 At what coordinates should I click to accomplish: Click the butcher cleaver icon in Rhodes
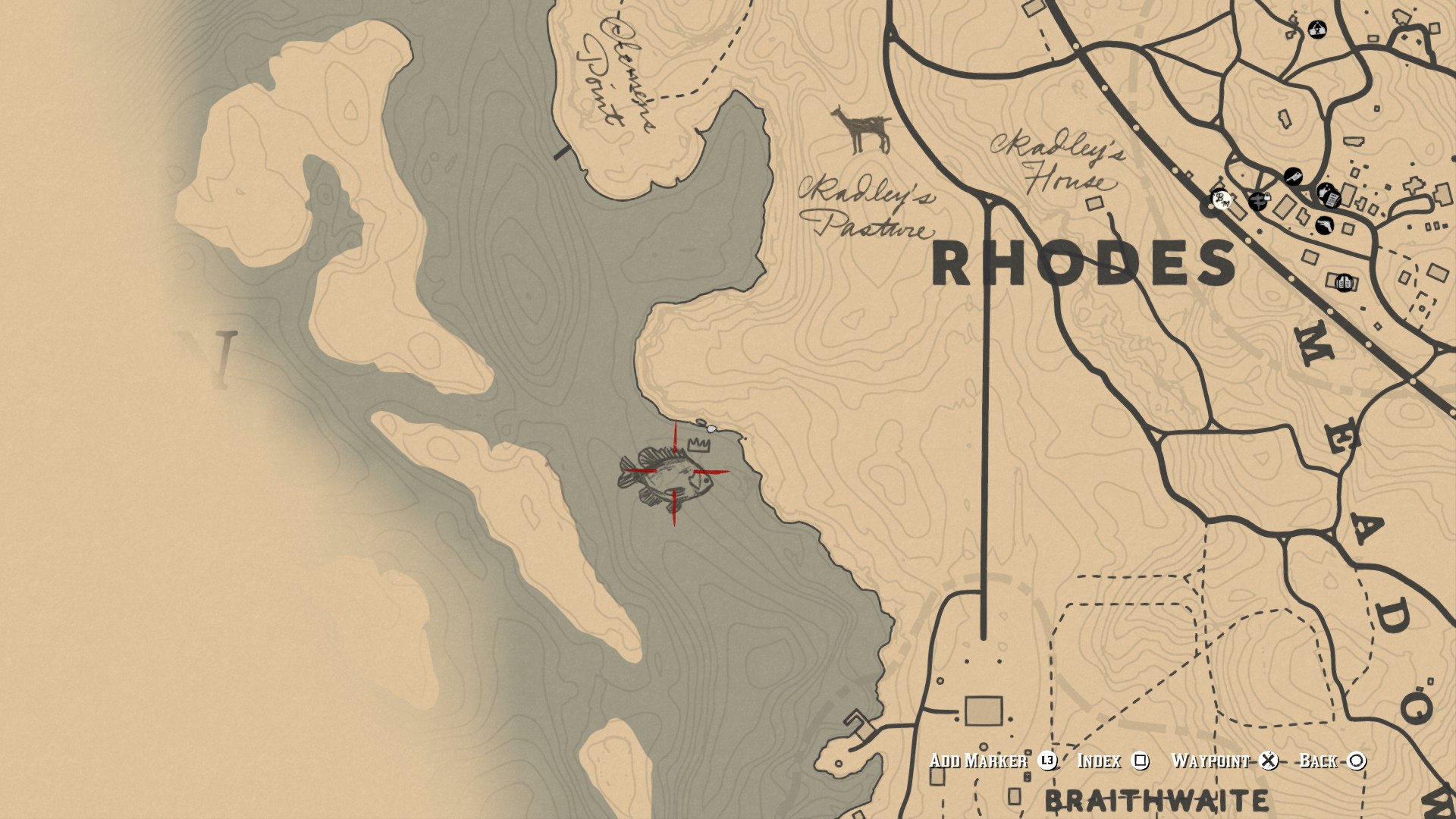pyautogui.click(x=1294, y=176)
